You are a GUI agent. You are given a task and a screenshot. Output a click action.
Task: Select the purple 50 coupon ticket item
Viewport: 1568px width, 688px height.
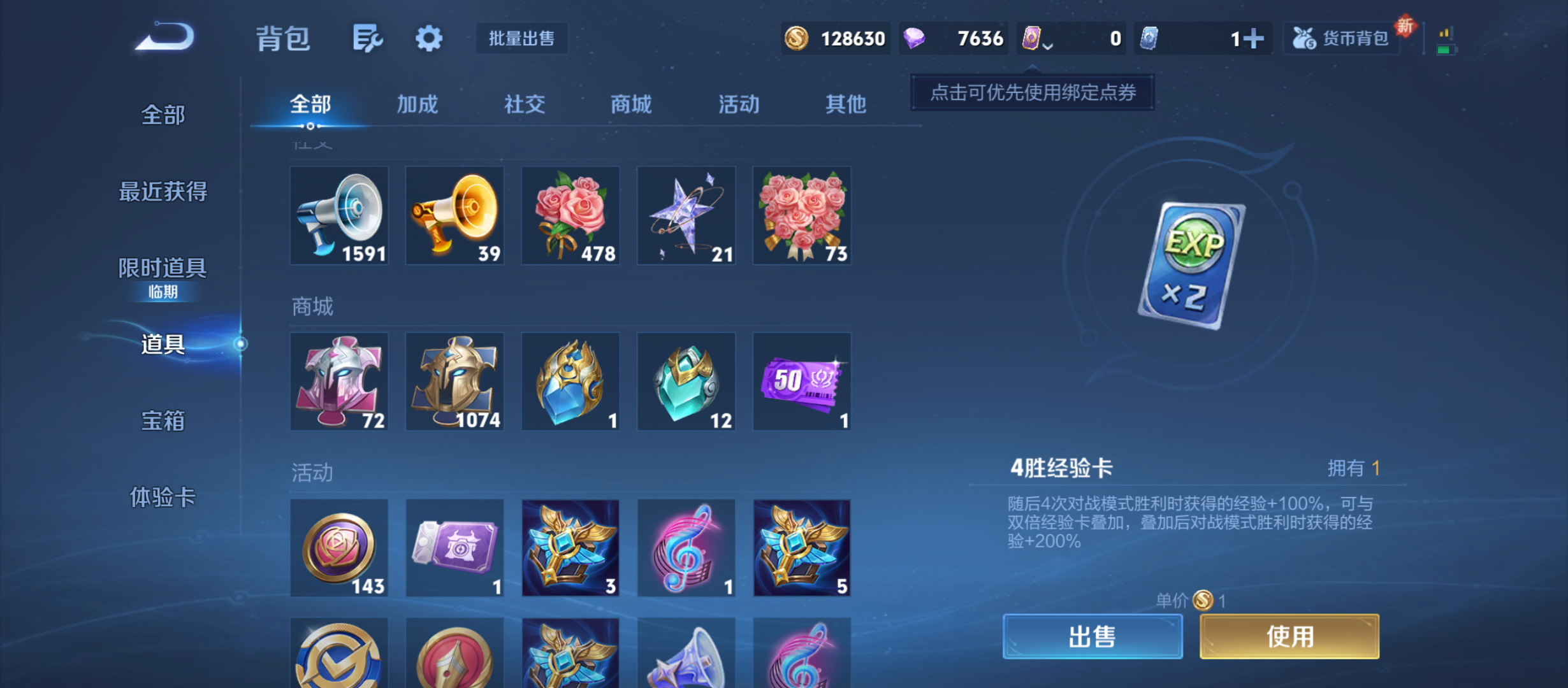(802, 382)
